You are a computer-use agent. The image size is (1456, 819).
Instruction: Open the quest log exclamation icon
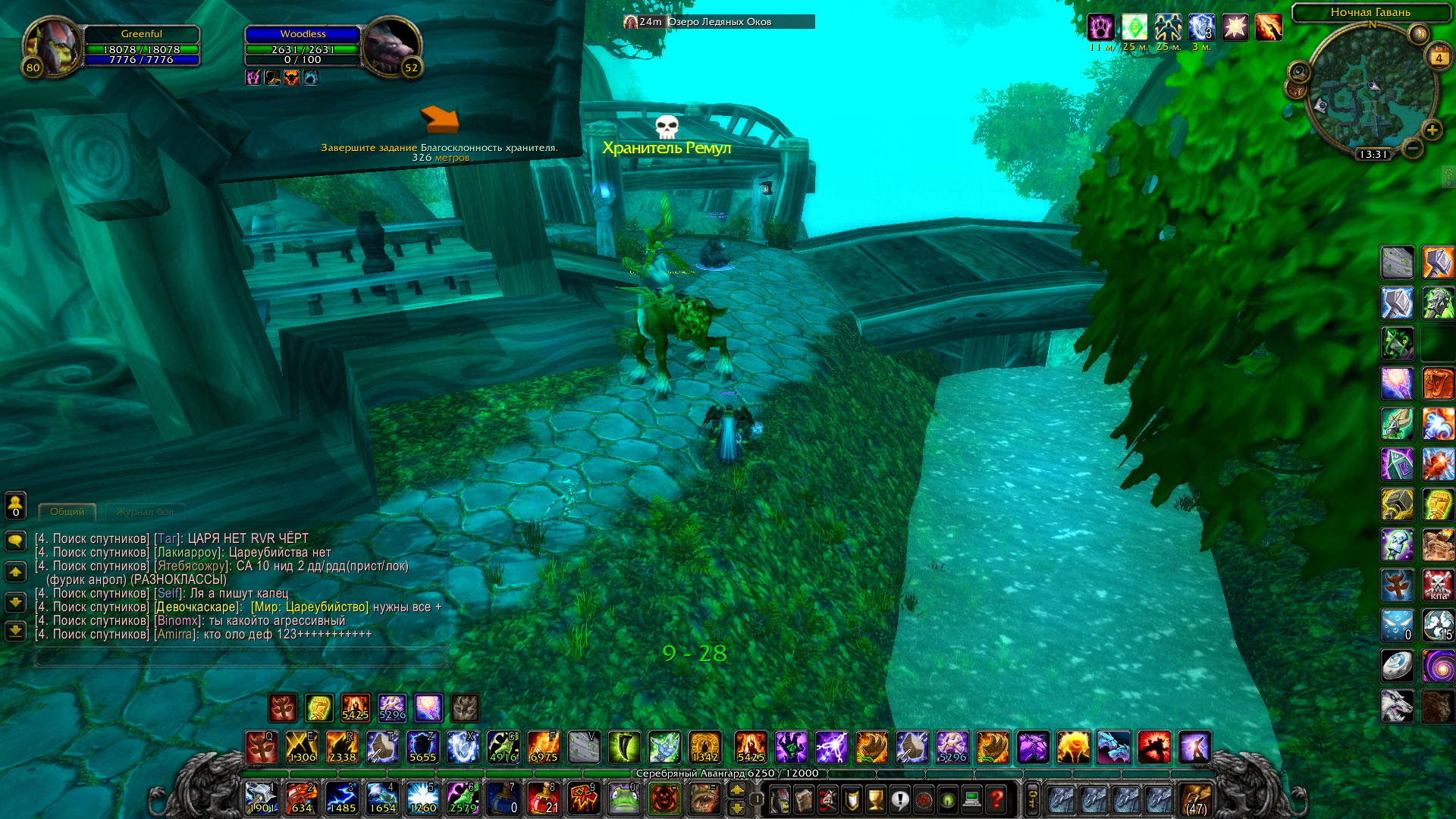pyautogui.click(x=899, y=802)
